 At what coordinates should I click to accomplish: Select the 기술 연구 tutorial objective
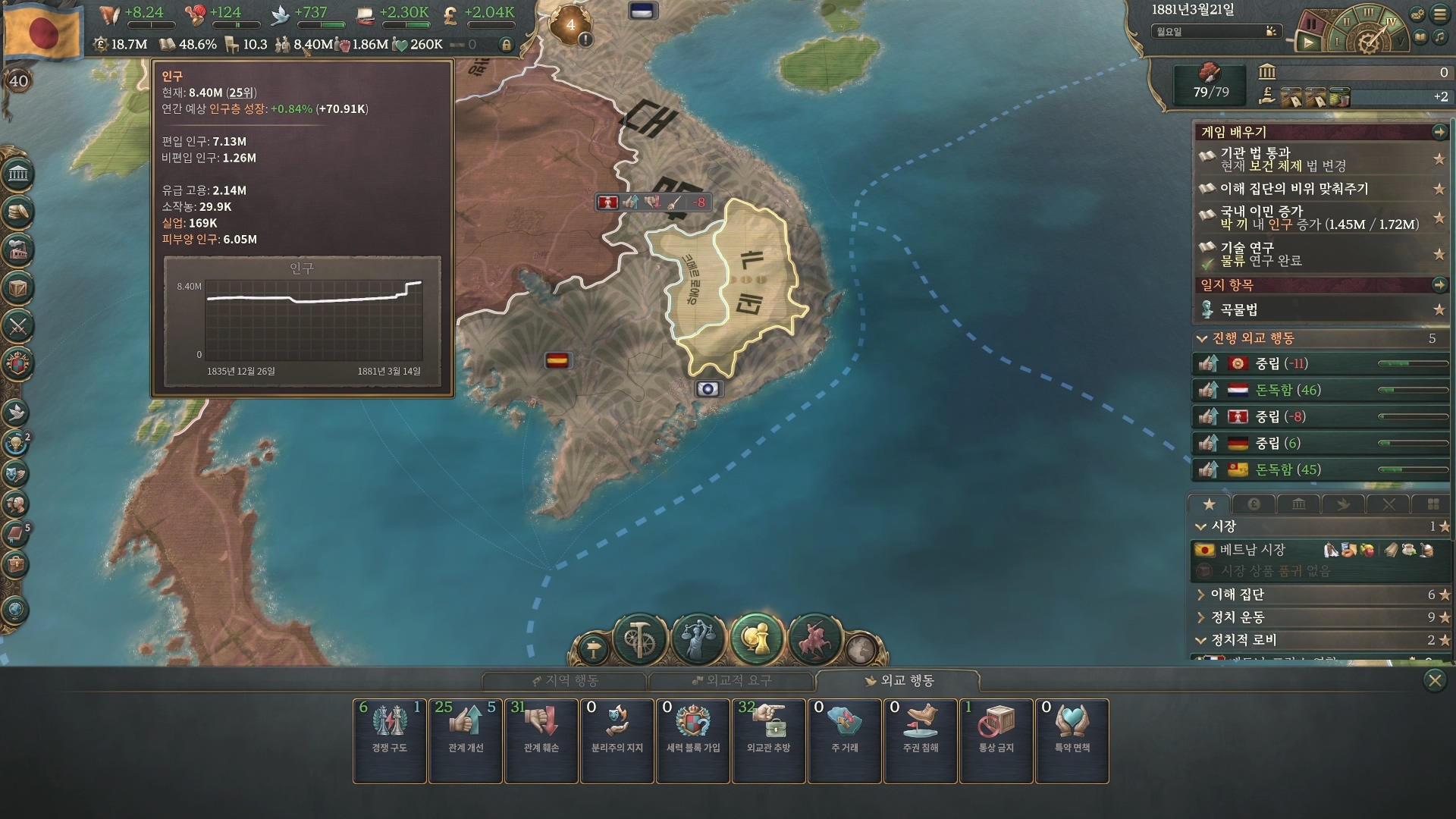tap(1247, 254)
